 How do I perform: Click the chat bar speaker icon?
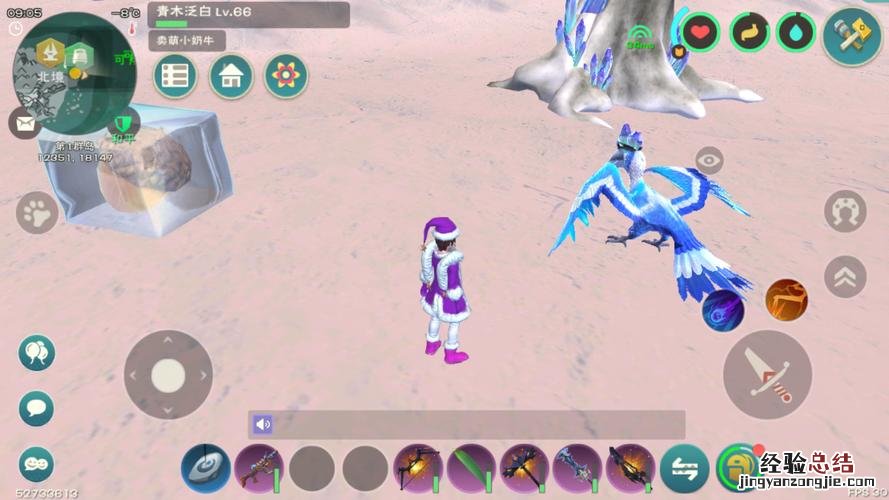pos(263,424)
